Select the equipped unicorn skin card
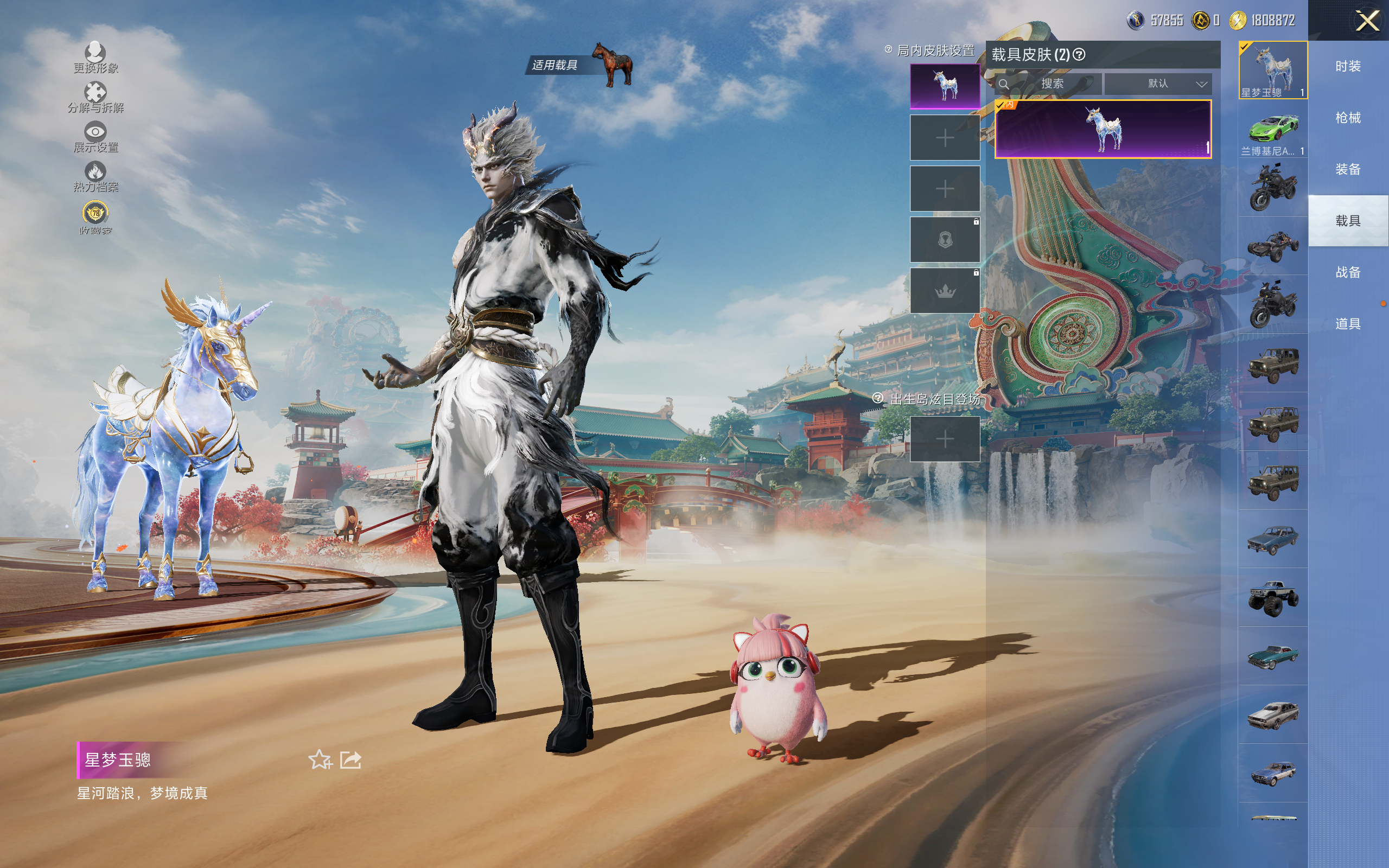 (1103, 129)
